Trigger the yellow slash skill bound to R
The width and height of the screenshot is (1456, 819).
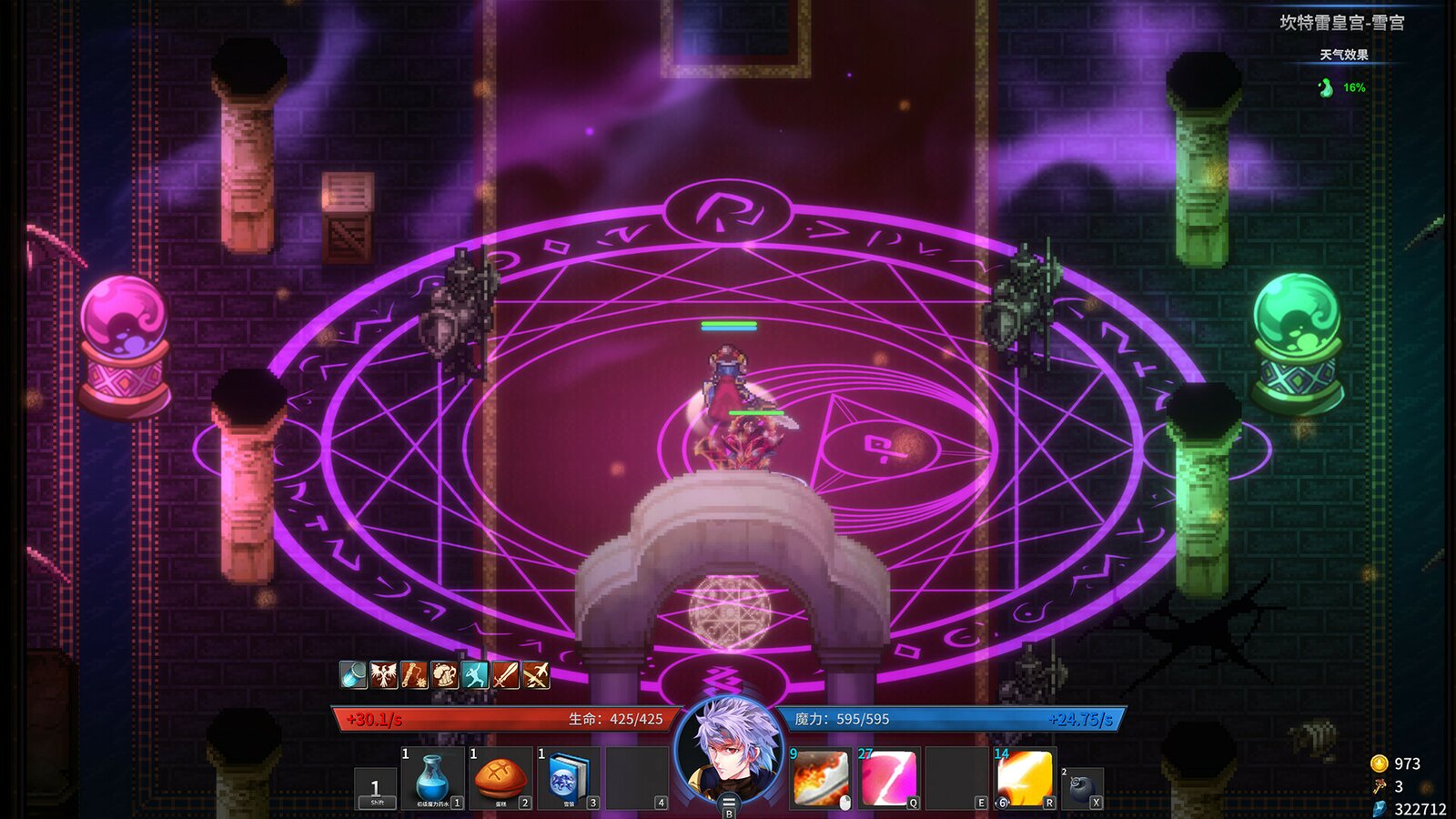pos(1024,779)
